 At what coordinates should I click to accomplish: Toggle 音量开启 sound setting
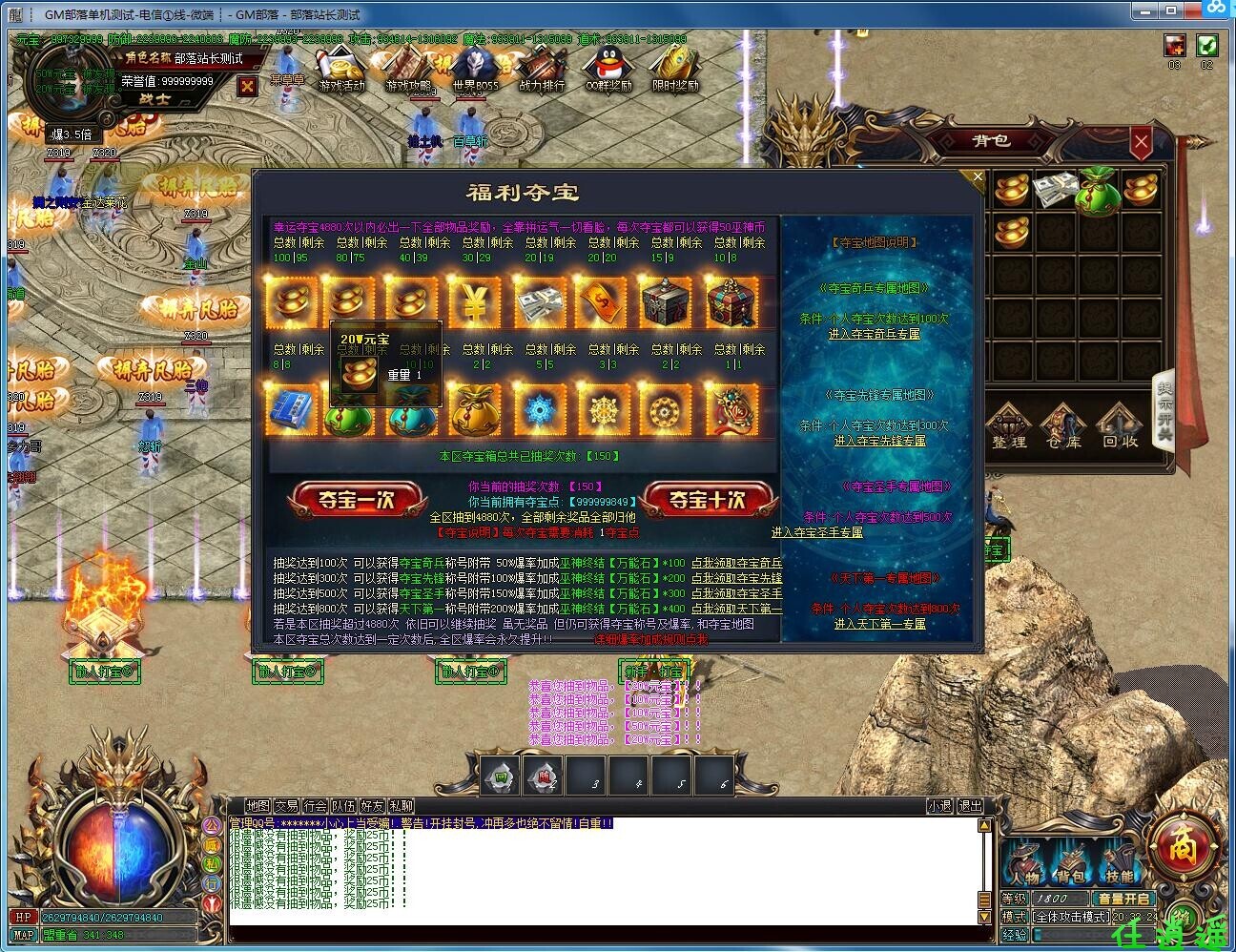(x=1123, y=898)
